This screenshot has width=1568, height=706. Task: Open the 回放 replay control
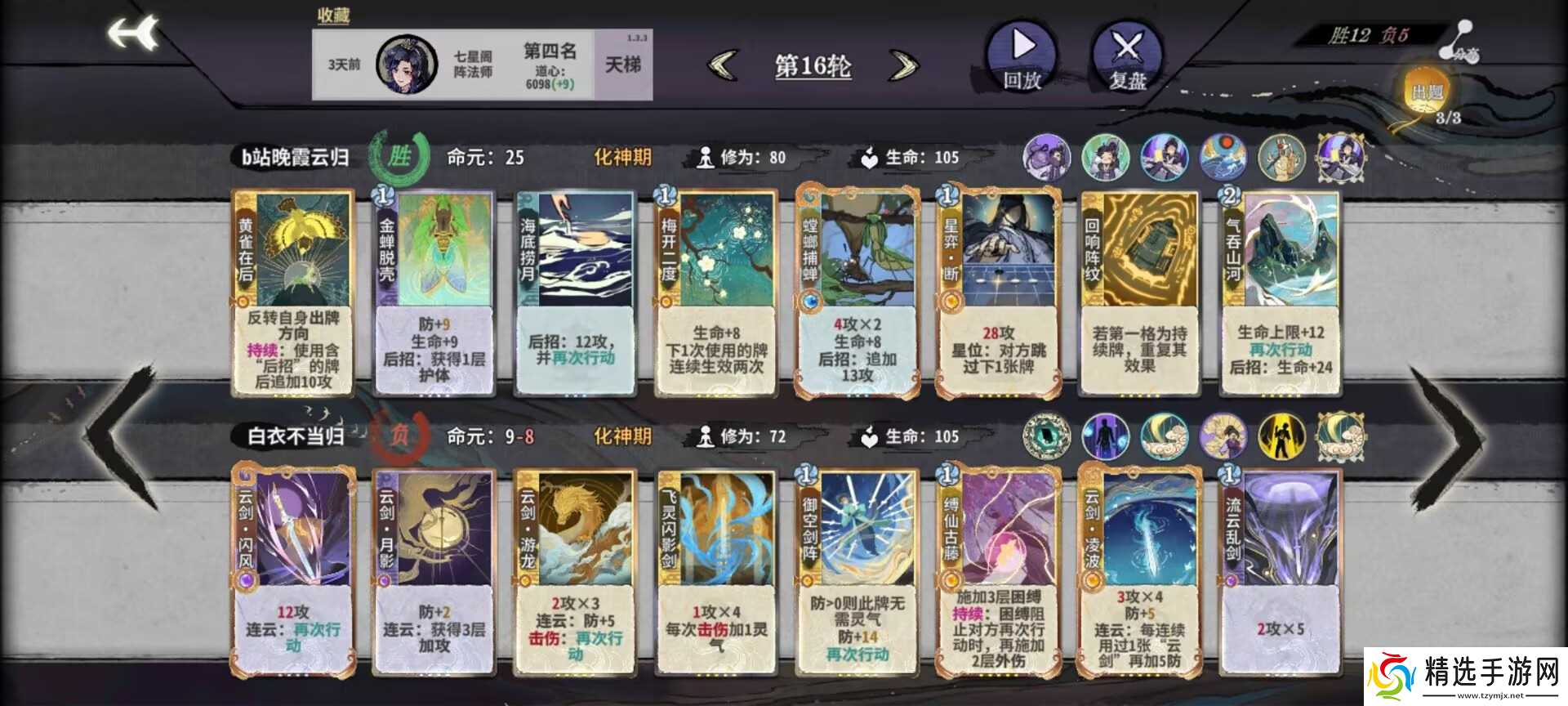point(1019,59)
